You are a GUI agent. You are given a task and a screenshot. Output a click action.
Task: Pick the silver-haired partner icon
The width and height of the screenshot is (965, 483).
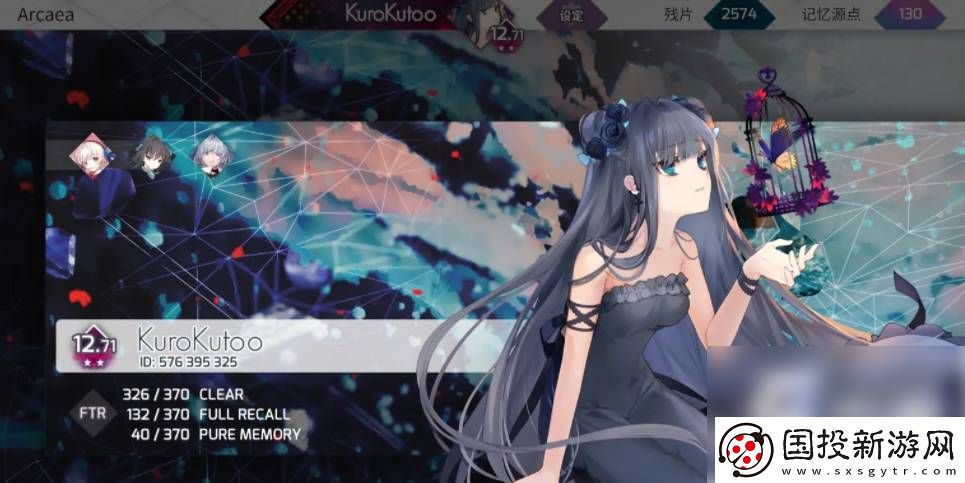point(208,156)
